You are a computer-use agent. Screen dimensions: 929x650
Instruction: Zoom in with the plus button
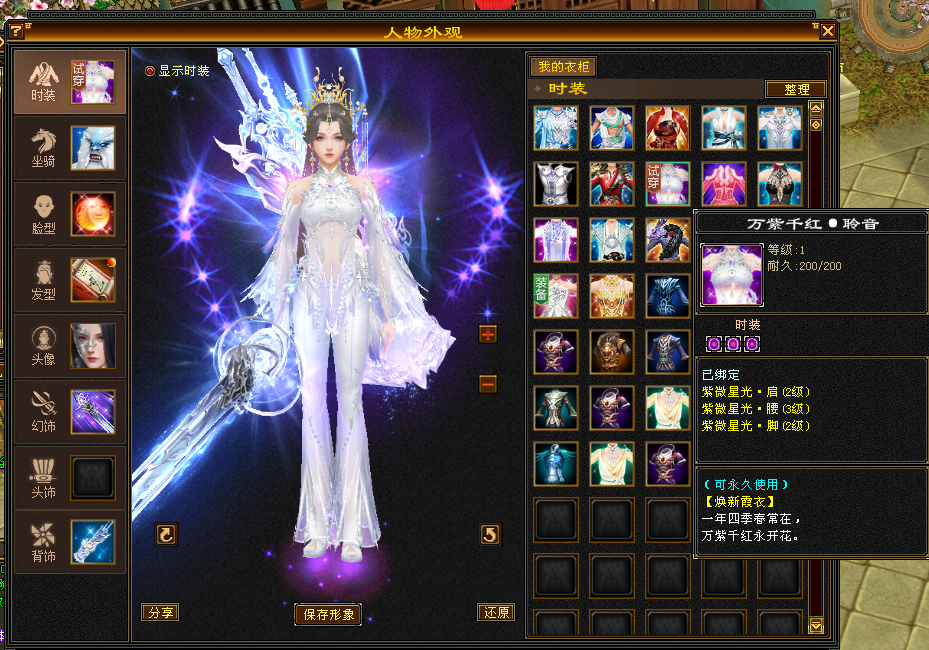(x=488, y=334)
